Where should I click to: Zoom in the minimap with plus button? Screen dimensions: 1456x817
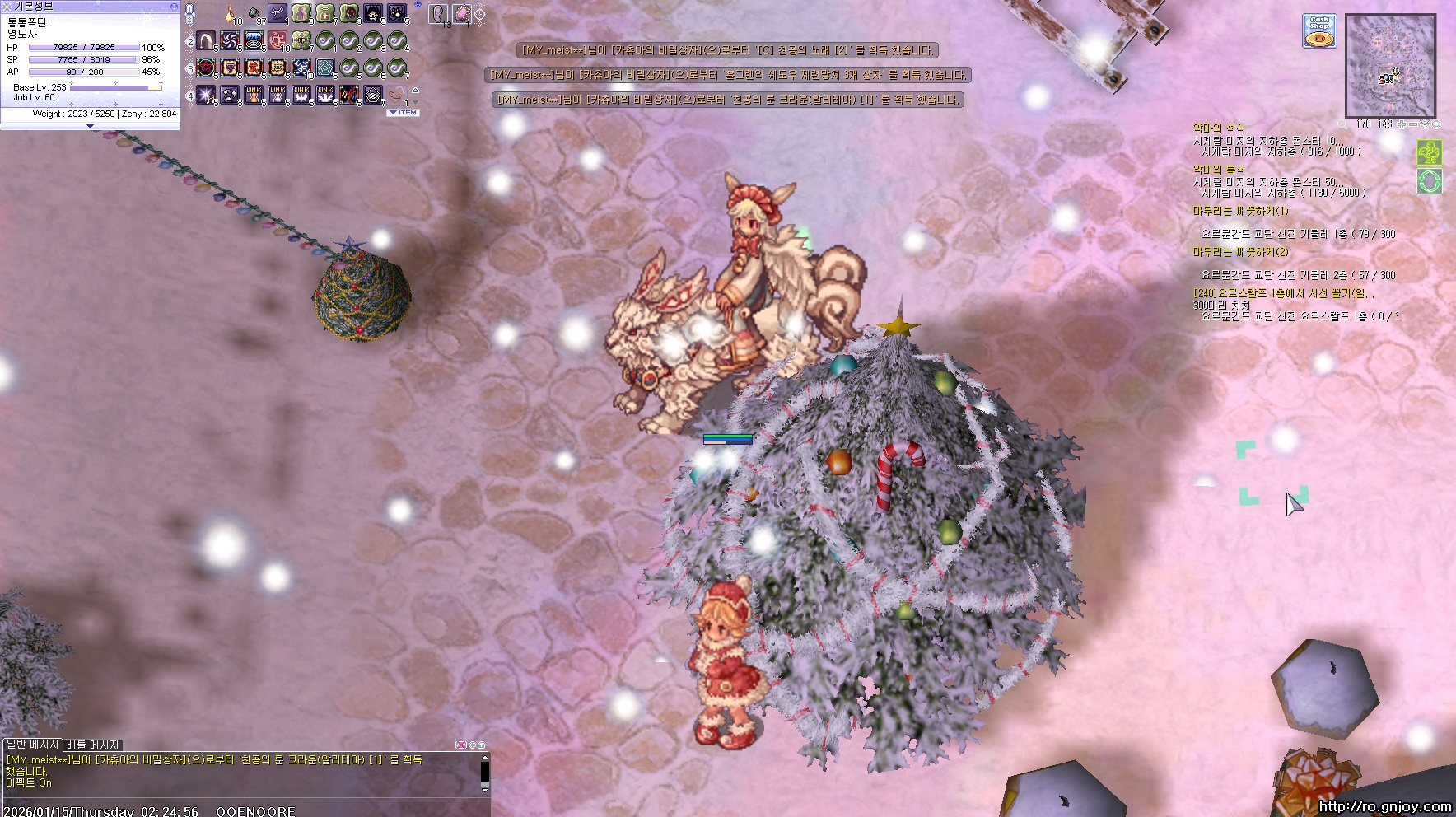(1402, 124)
